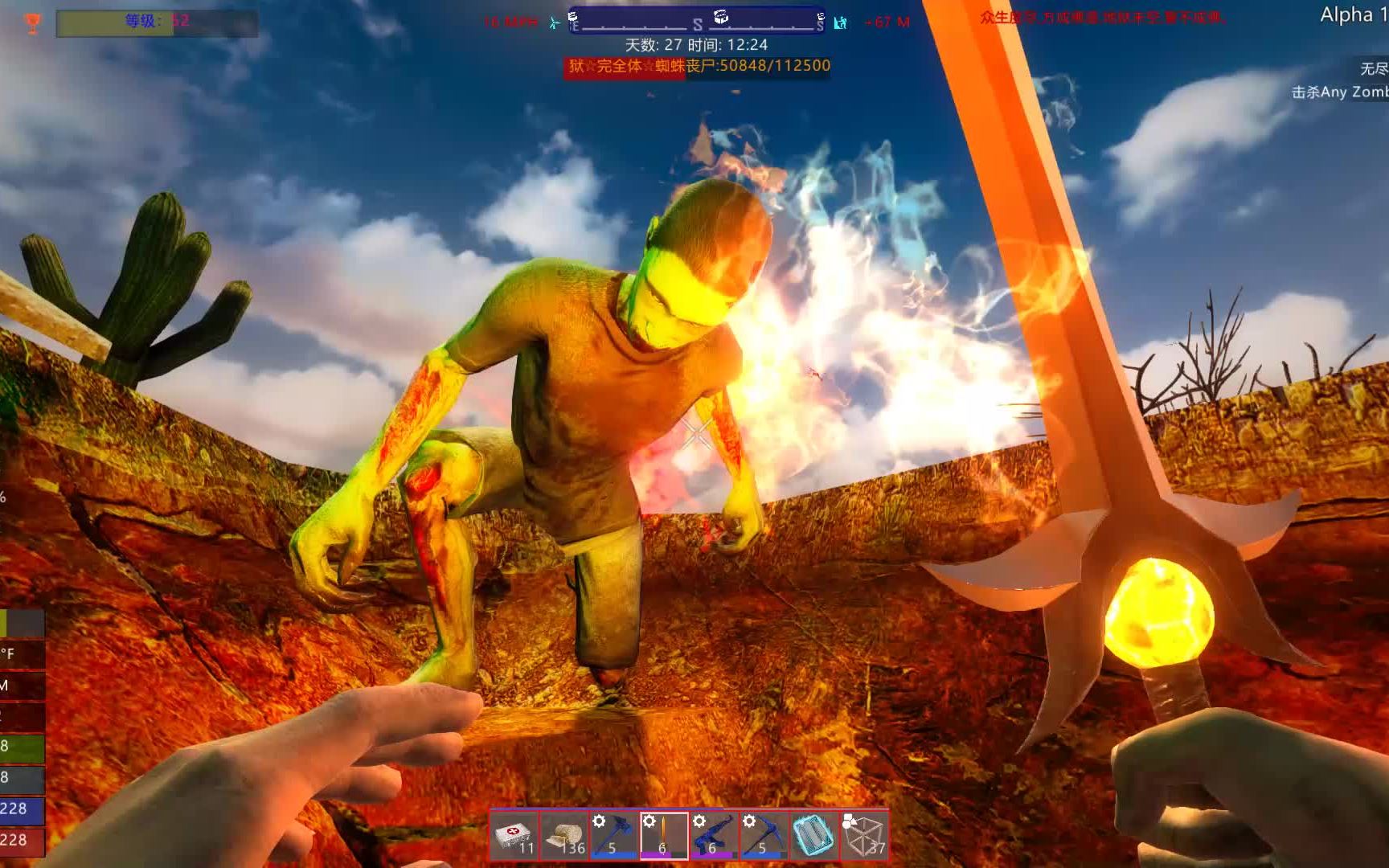Select the cloth bandage roll slot

(x=564, y=836)
